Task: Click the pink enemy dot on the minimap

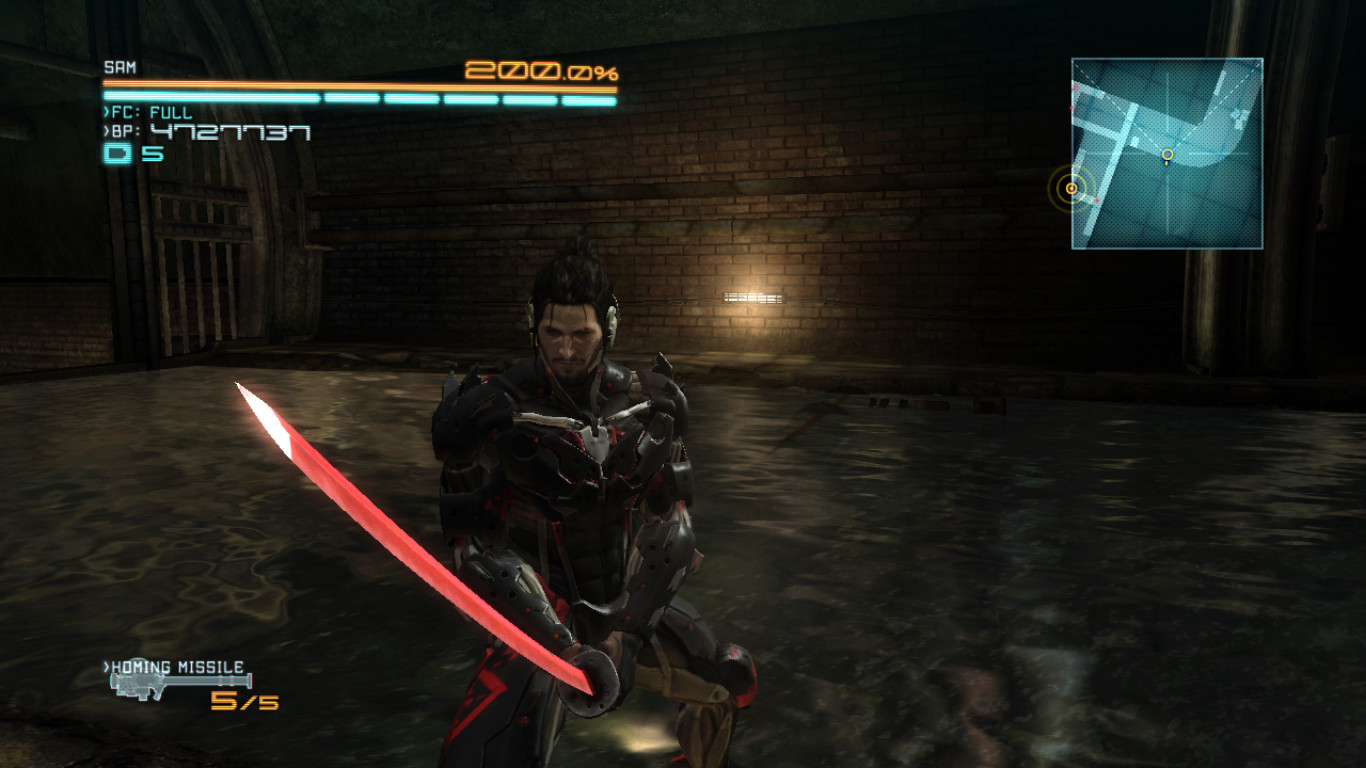Action: 1096,199
